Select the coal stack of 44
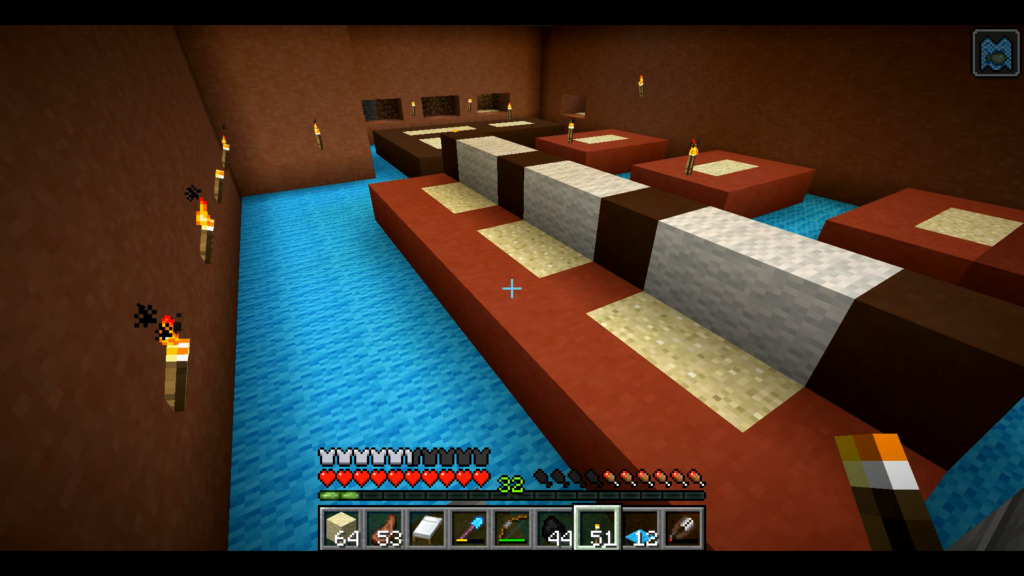Image resolution: width=1024 pixels, height=576 pixels. pos(555,527)
